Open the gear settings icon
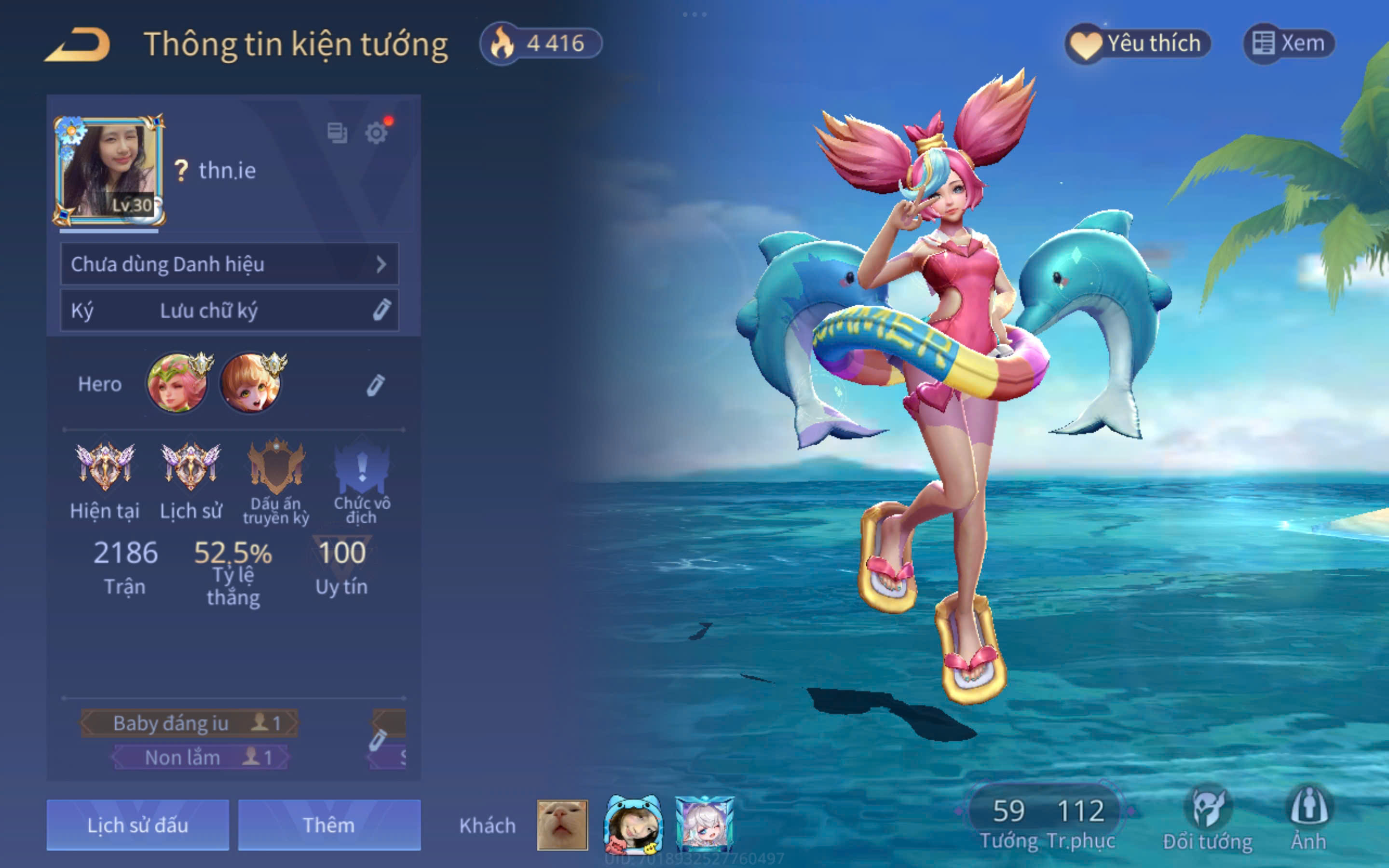 pos(377,133)
